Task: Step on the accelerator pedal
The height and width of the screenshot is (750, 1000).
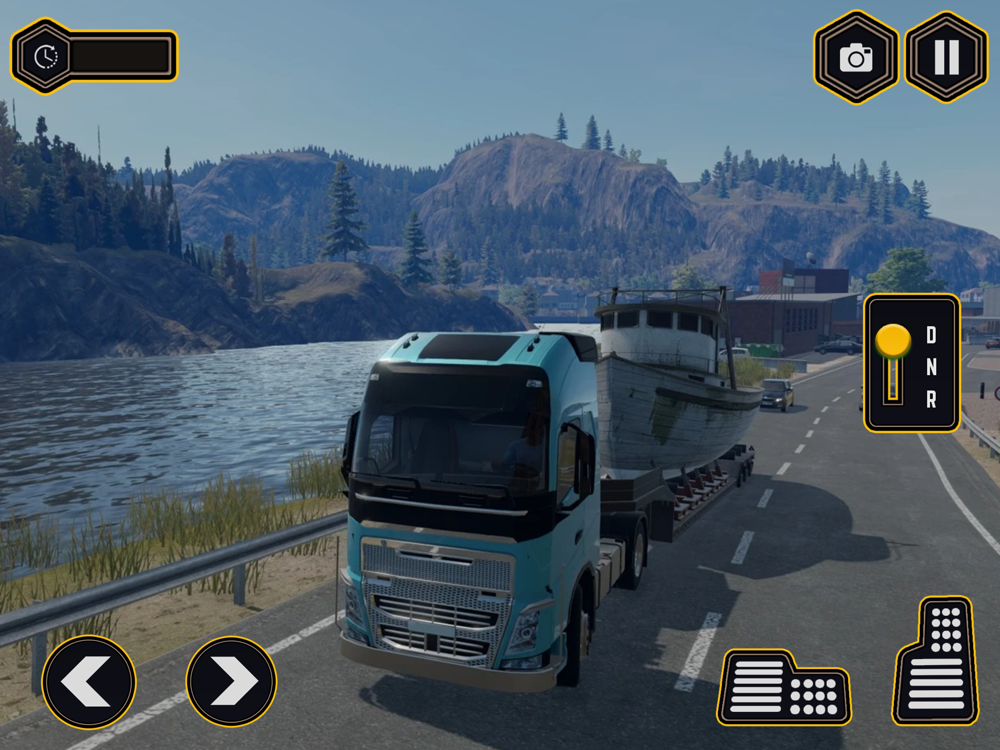Action: [936, 661]
